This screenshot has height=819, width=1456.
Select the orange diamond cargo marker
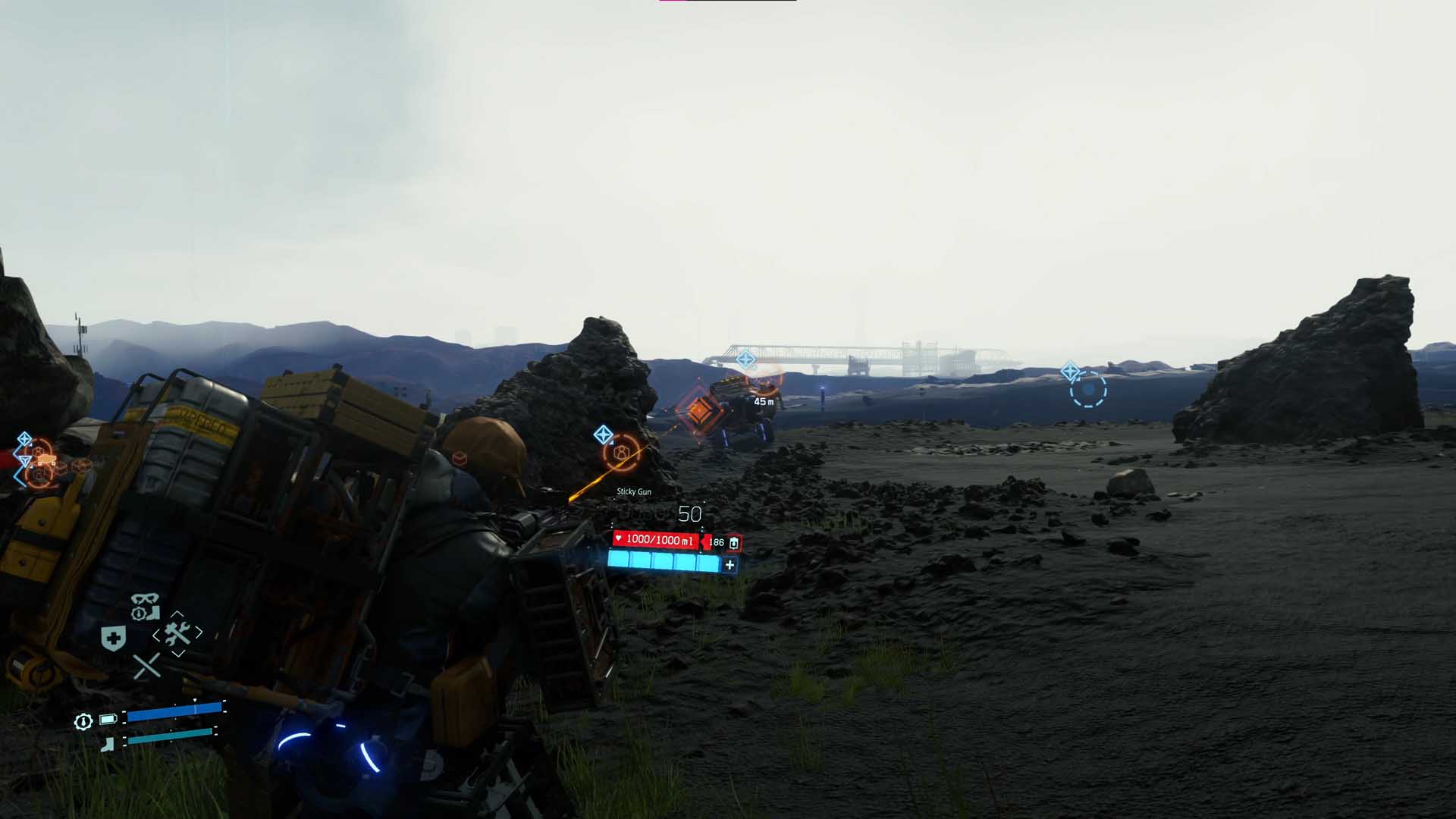point(698,411)
